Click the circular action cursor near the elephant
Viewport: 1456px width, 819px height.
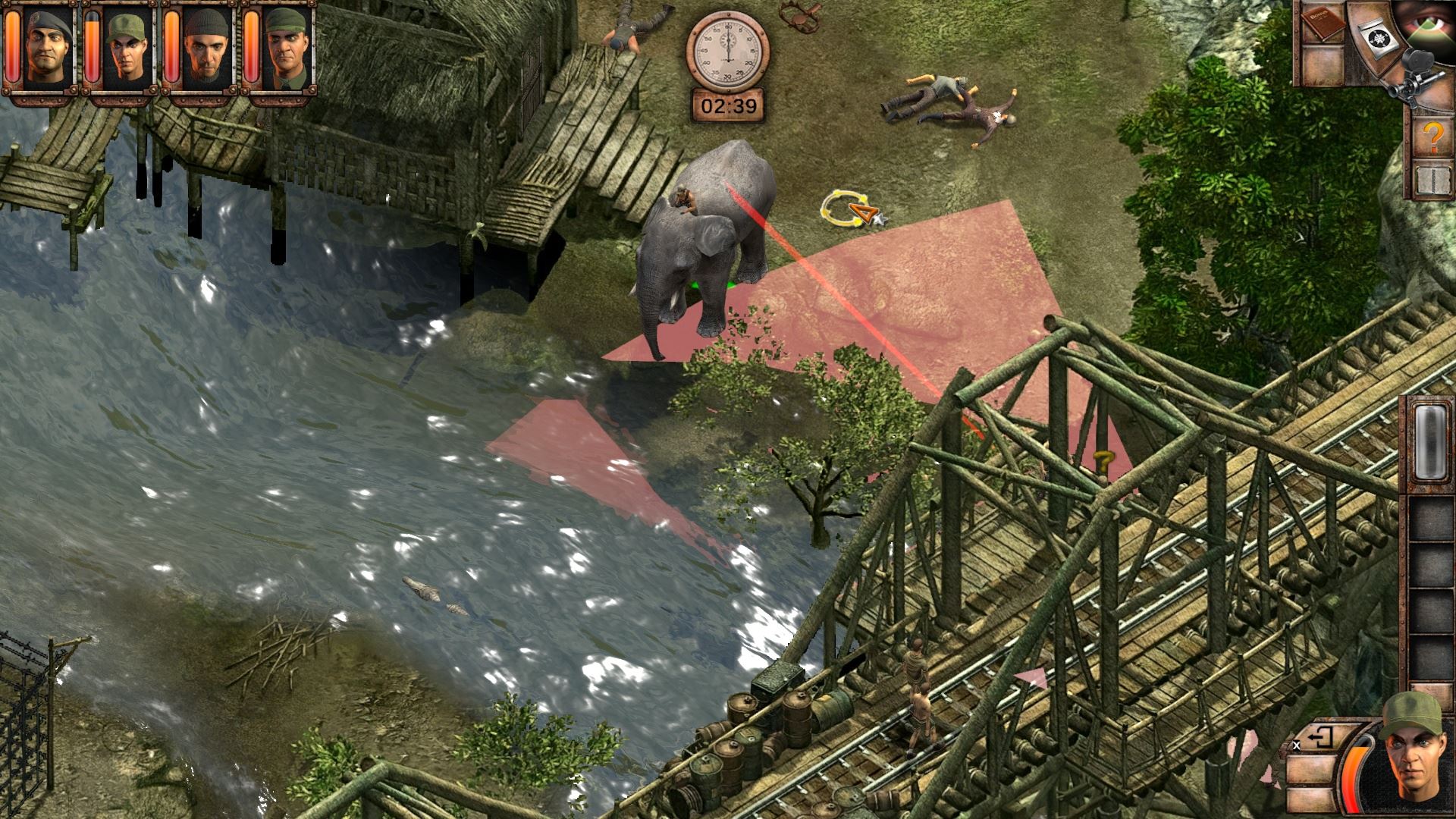[844, 209]
